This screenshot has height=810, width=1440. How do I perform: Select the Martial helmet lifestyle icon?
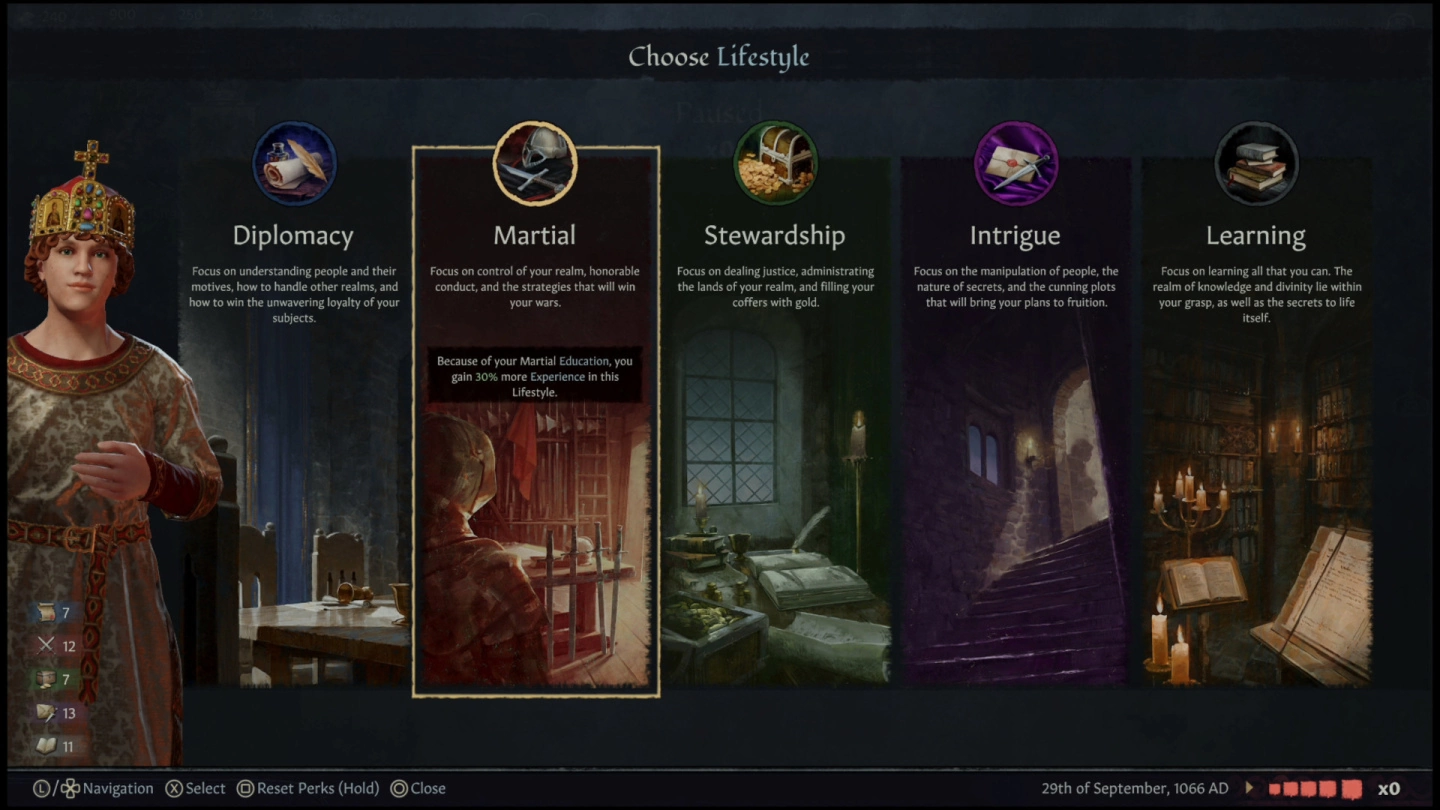click(535, 164)
